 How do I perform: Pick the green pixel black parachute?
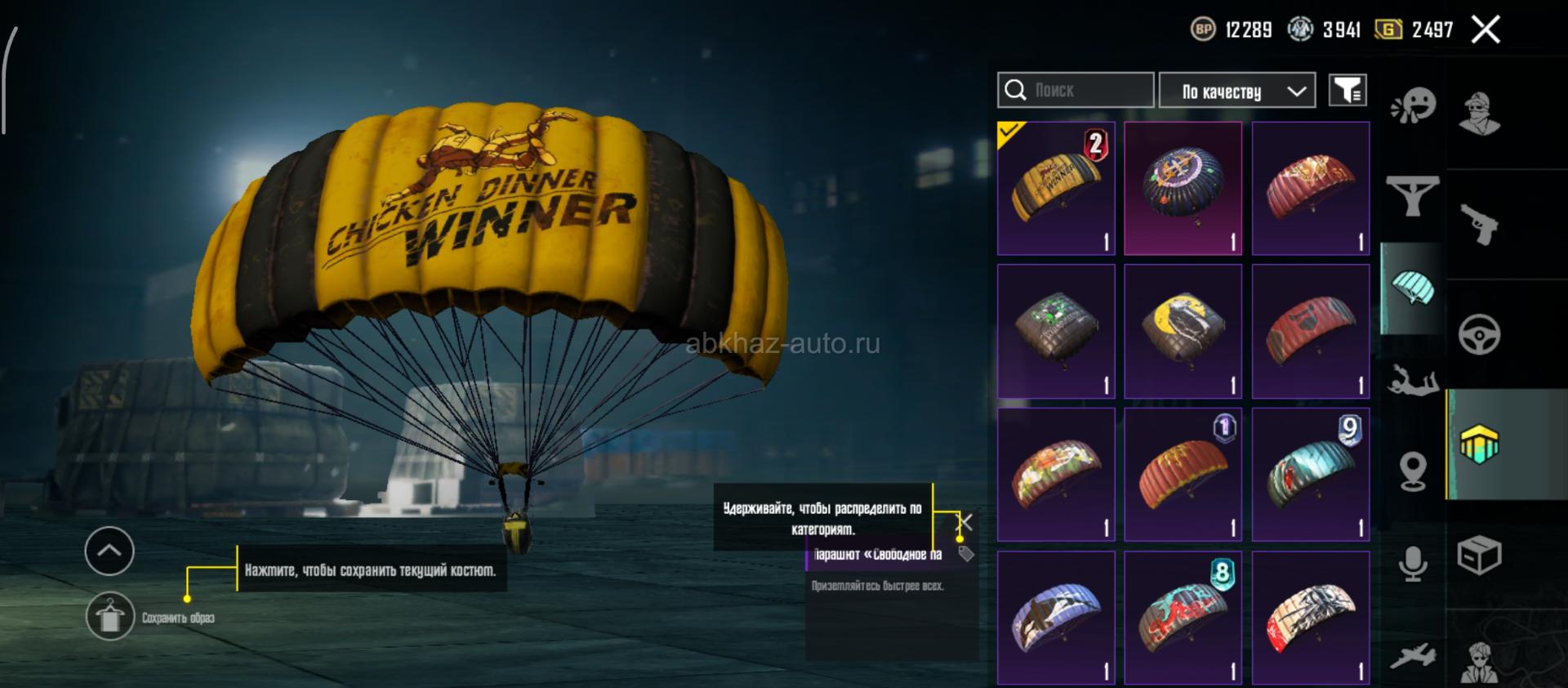coord(1056,331)
